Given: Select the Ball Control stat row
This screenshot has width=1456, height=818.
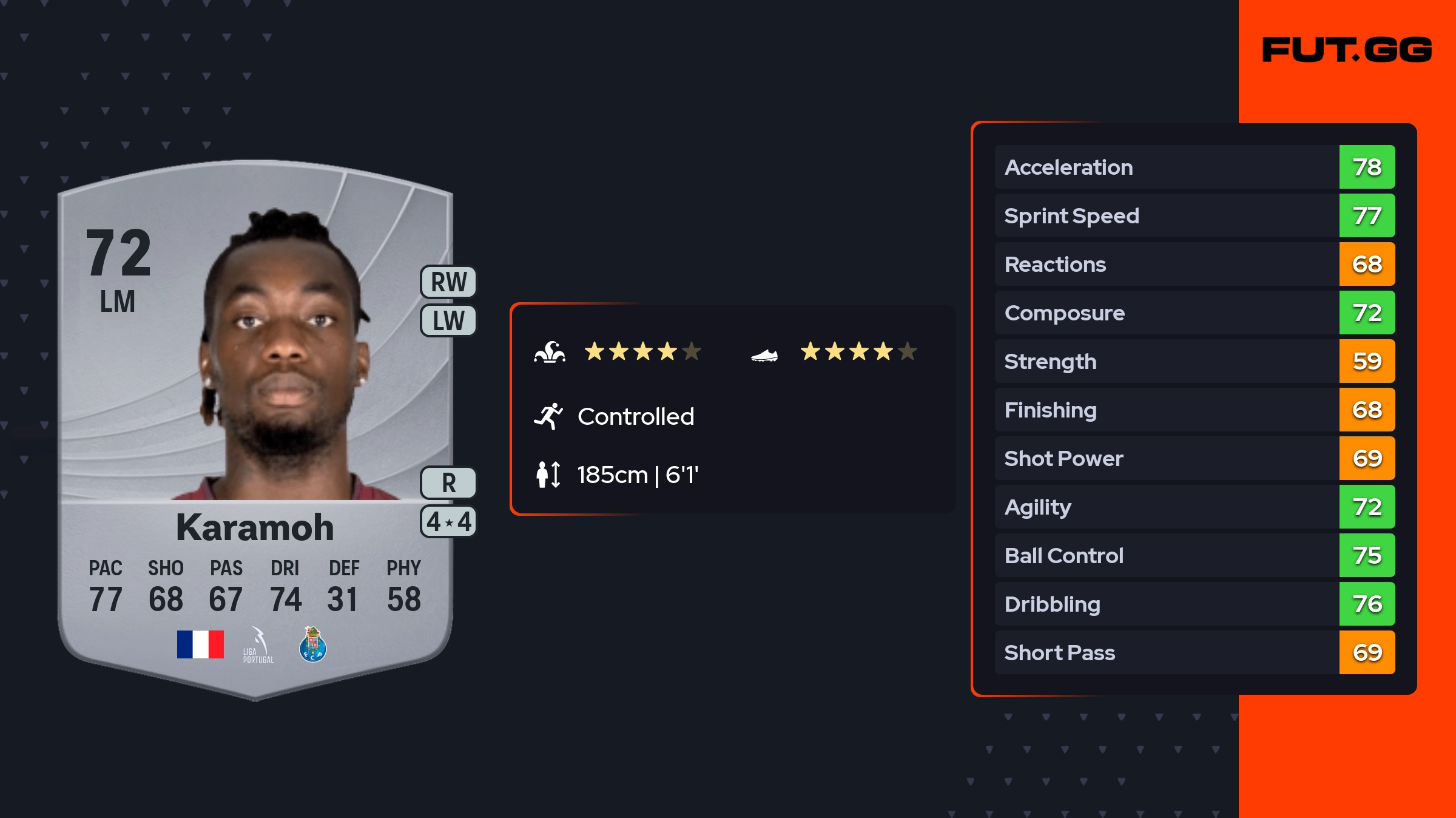Looking at the screenshot, I should [1194, 555].
